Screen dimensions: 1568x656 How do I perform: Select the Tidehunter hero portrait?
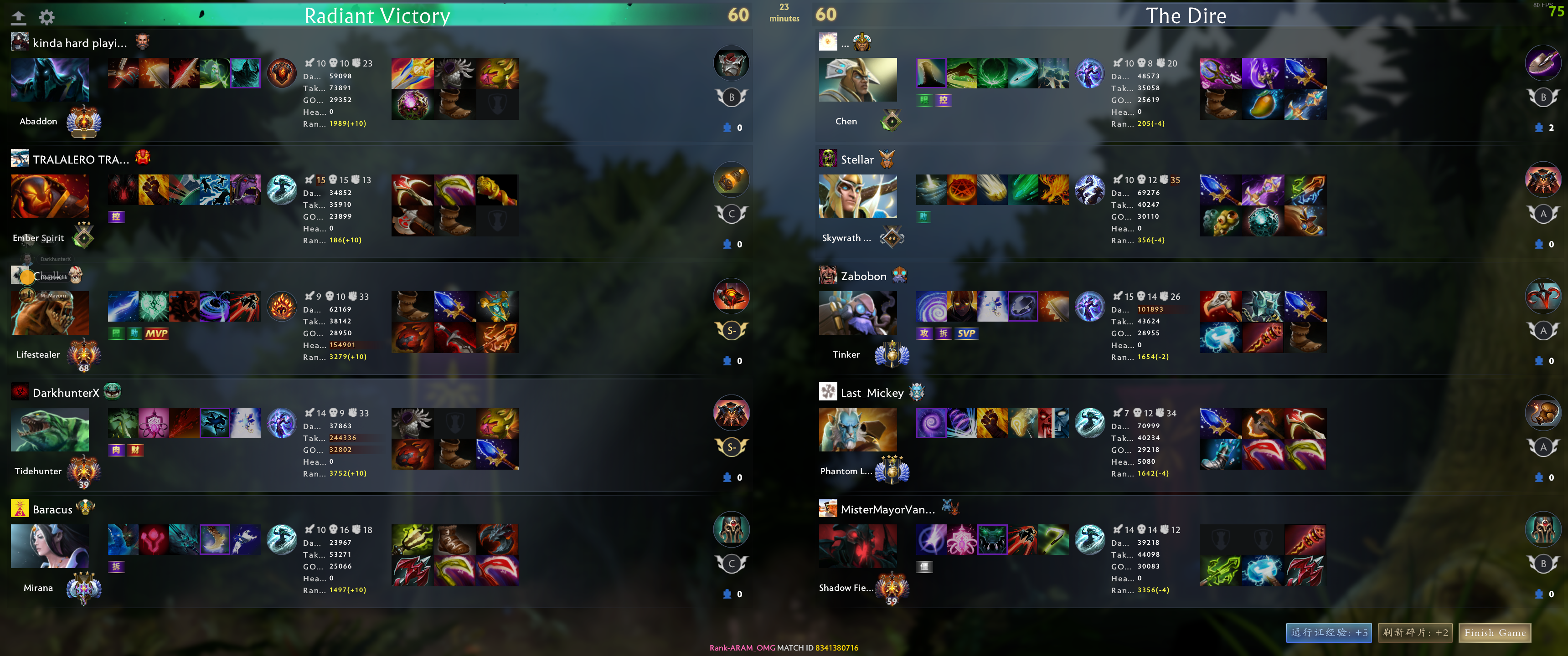click(x=50, y=430)
